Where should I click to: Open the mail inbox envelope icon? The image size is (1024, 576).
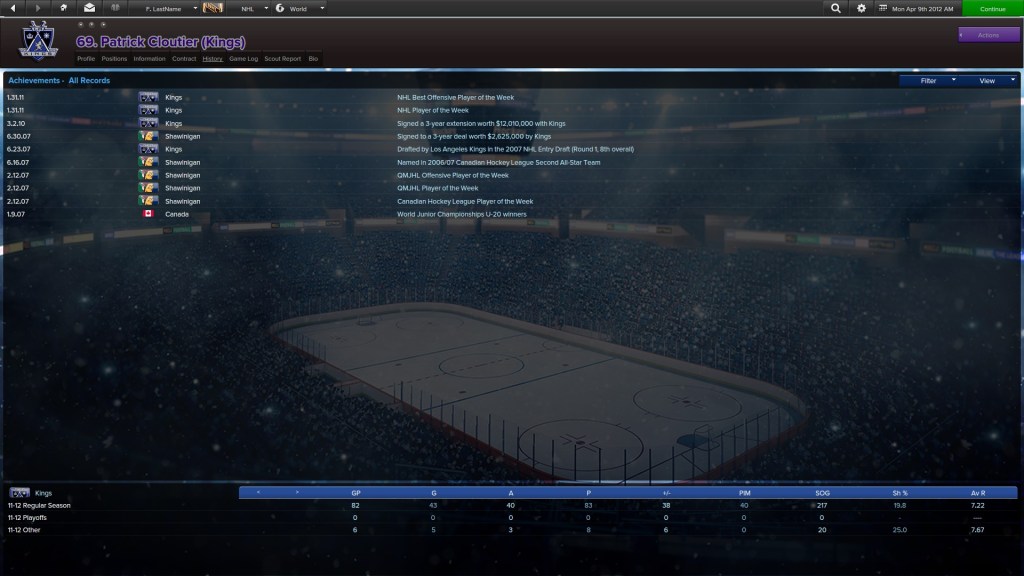click(x=89, y=8)
